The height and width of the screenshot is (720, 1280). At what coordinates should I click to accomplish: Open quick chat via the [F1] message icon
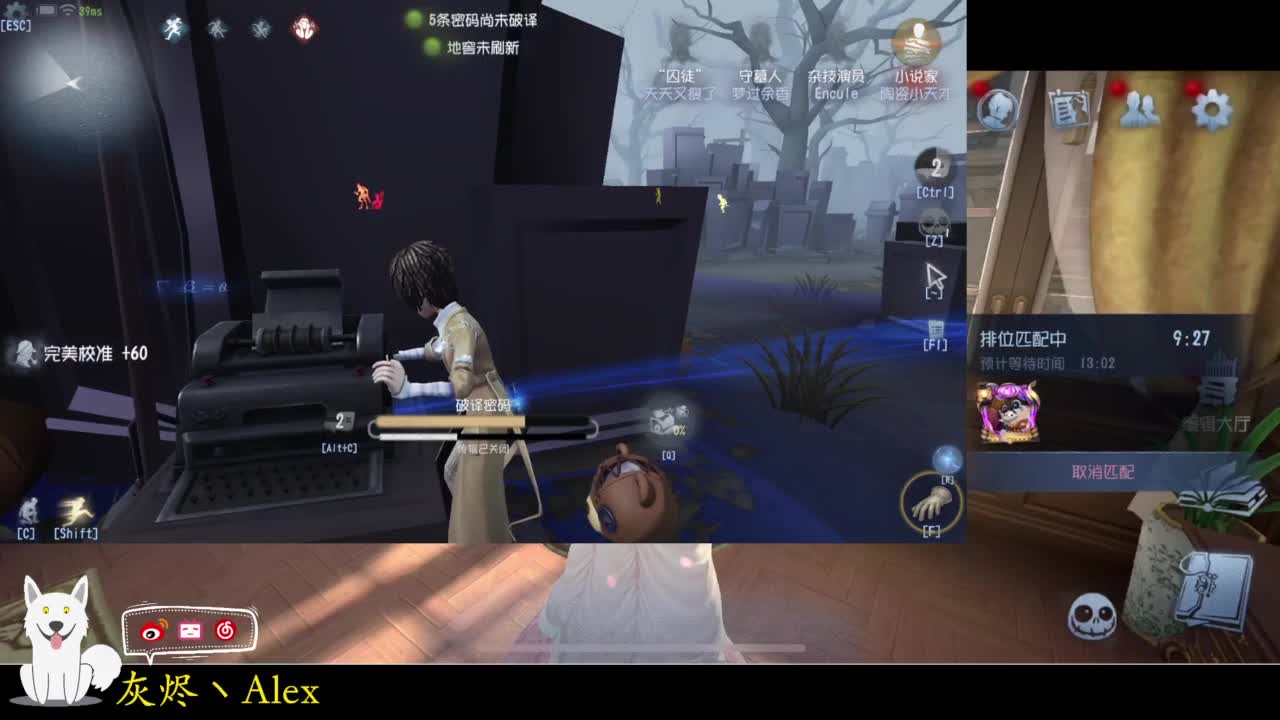[x=934, y=328]
